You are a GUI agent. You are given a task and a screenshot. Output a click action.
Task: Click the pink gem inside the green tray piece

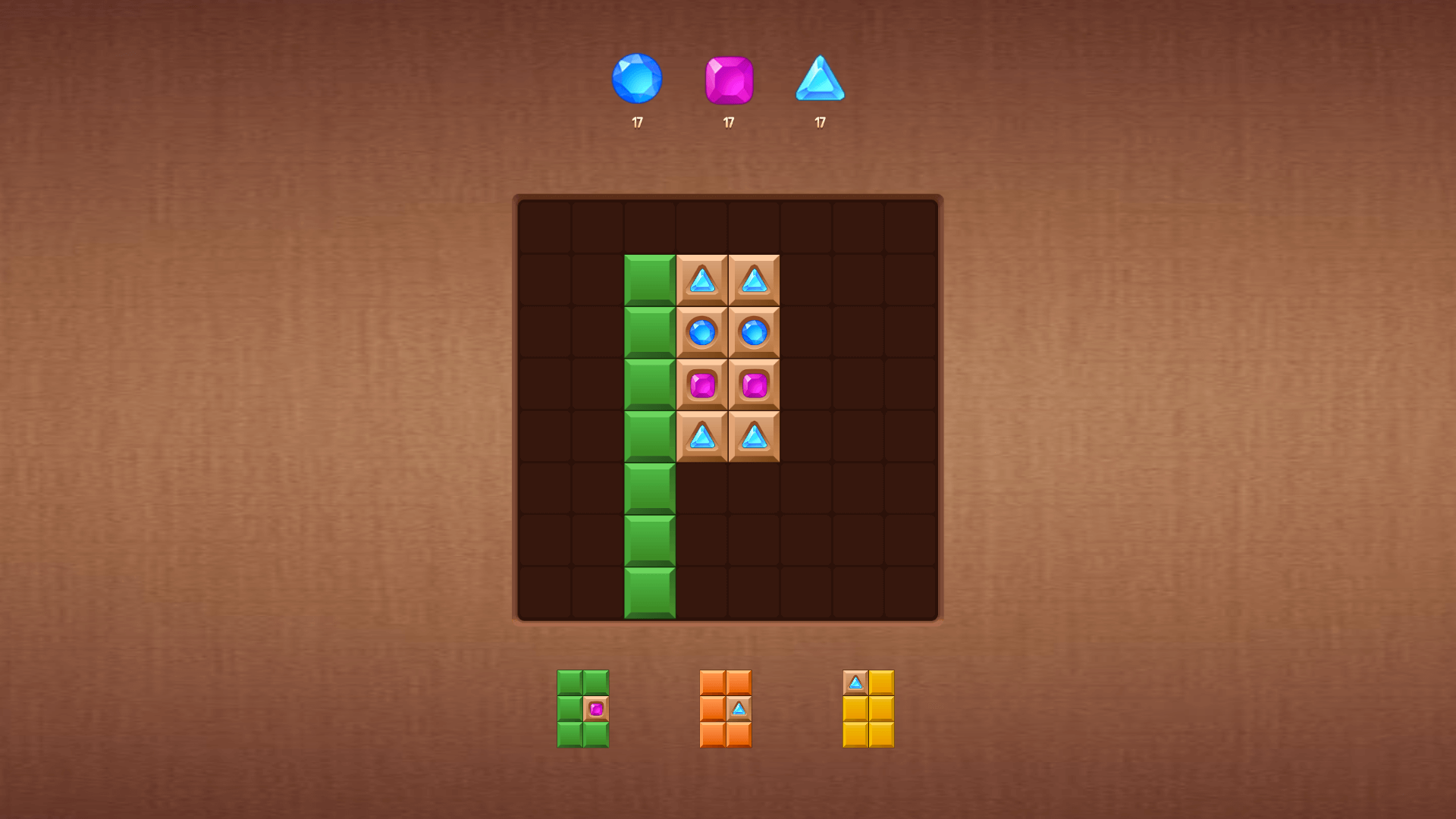coord(596,710)
